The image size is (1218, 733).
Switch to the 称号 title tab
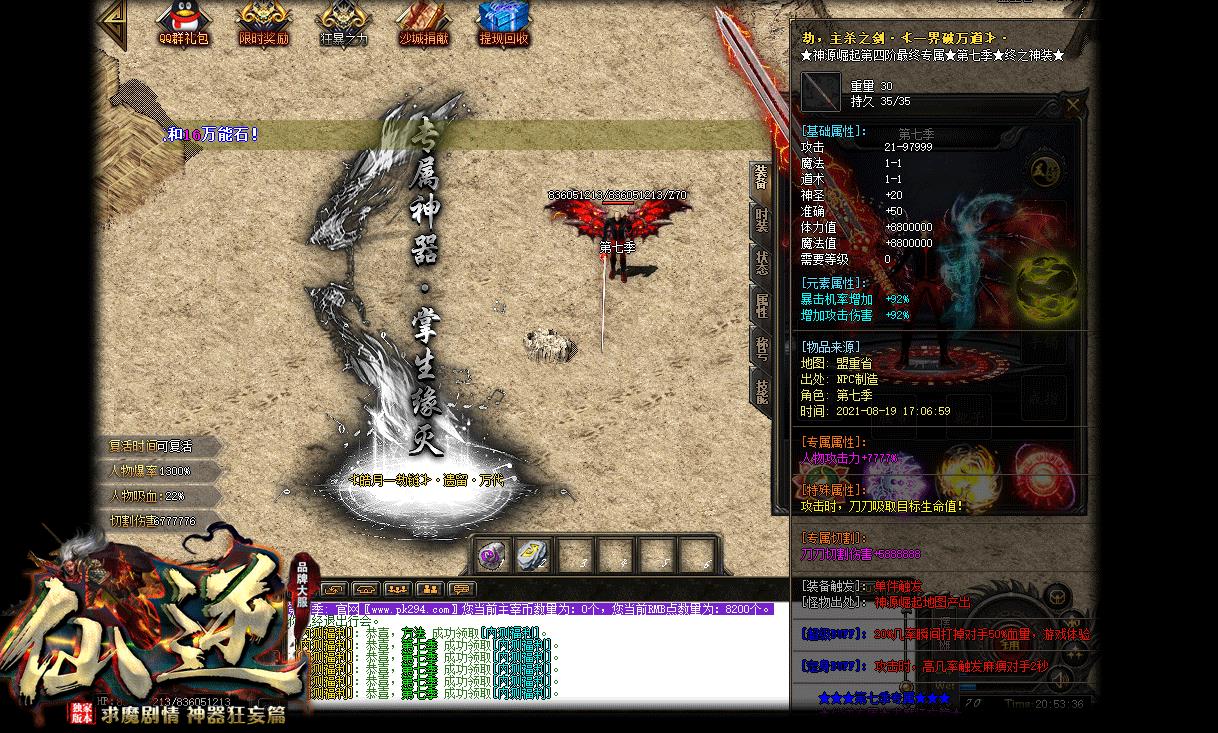click(761, 348)
